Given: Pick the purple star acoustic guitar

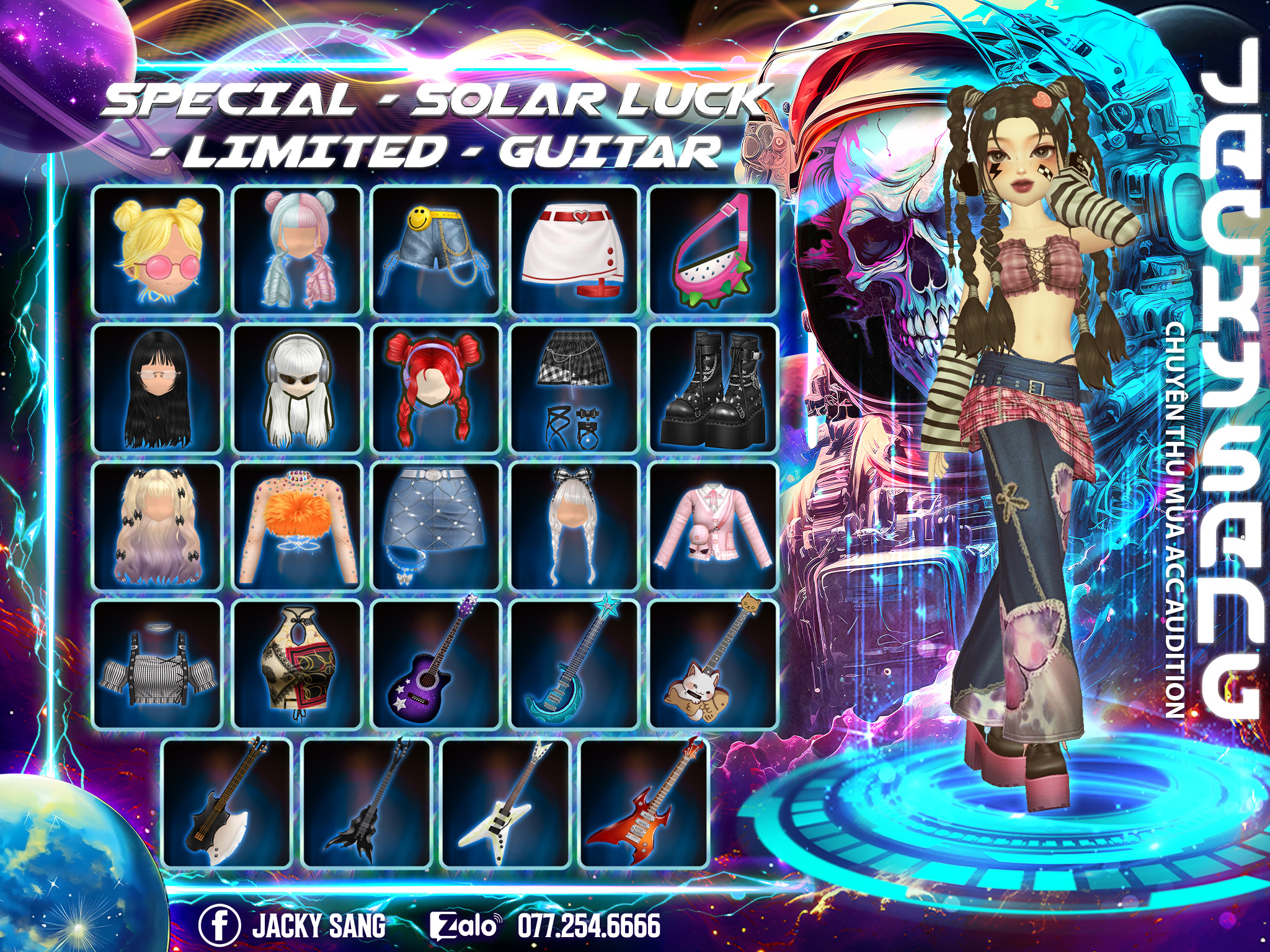Looking at the screenshot, I should click(436, 665).
